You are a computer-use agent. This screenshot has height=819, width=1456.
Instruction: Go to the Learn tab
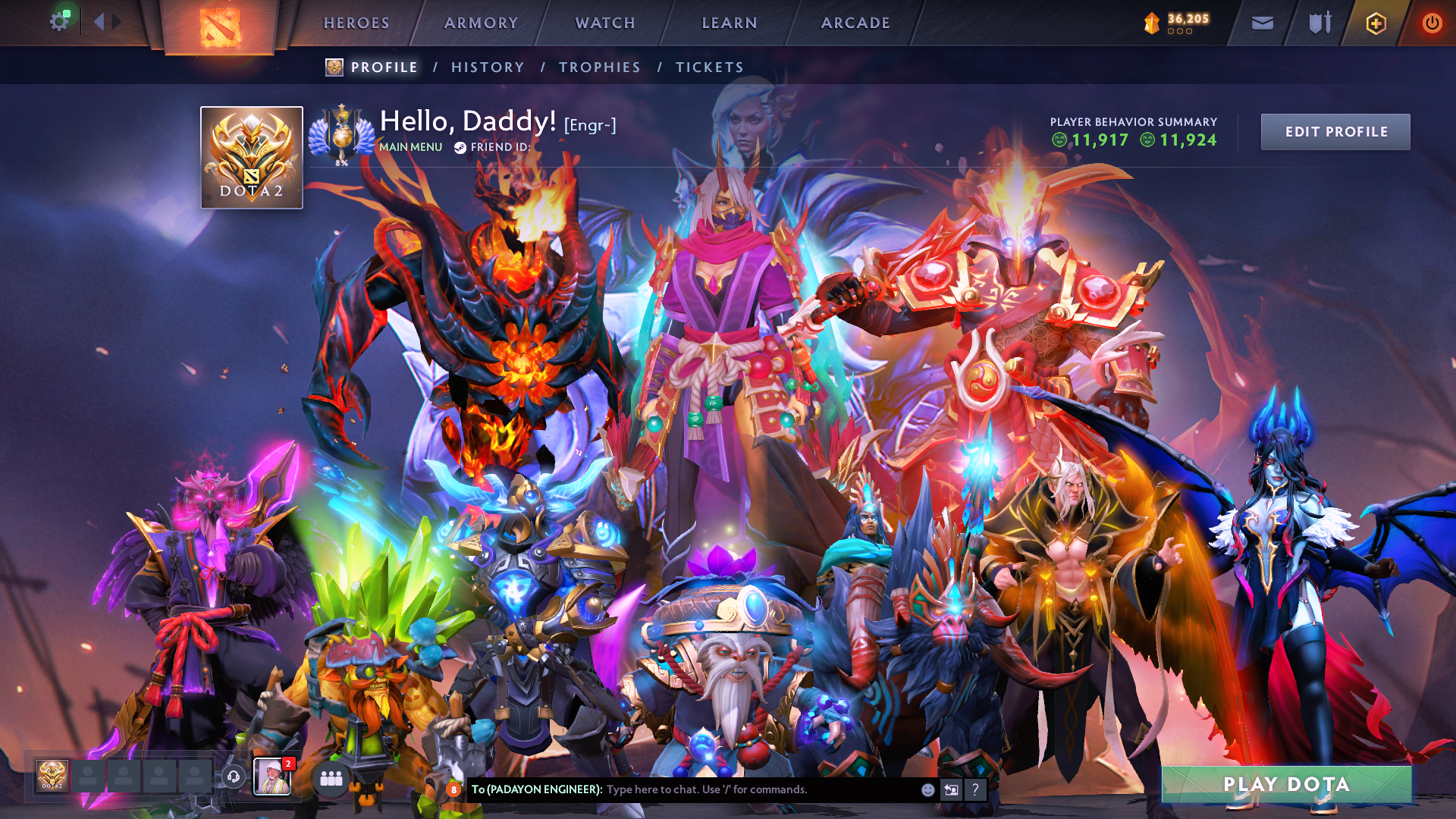click(x=730, y=23)
